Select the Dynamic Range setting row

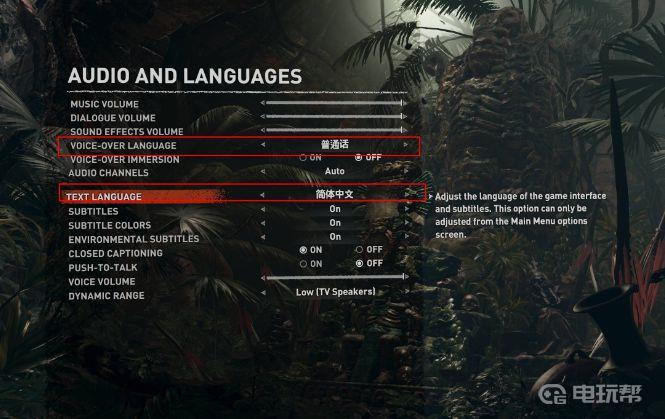tap(106, 295)
